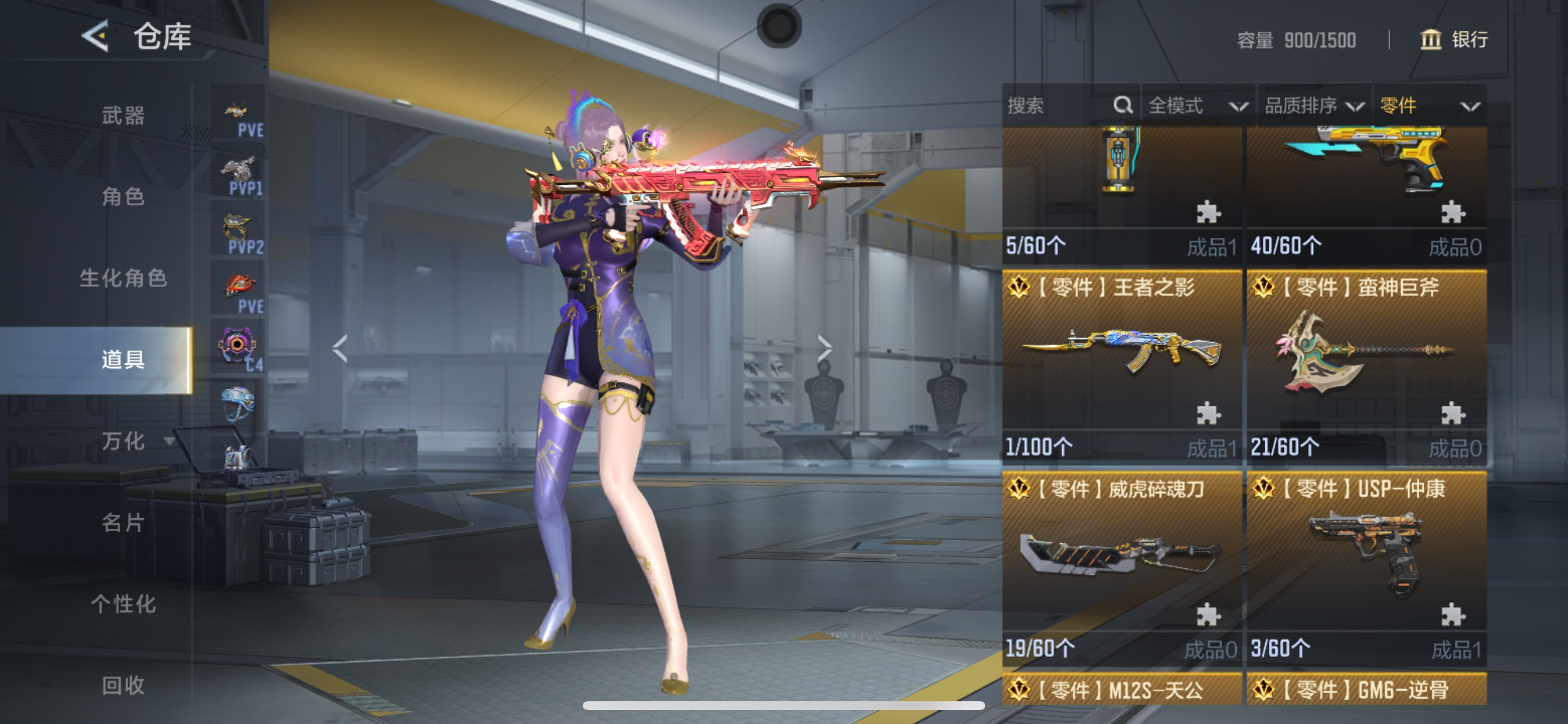
Task: Select the 生化角色 category
Action: [x=123, y=278]
